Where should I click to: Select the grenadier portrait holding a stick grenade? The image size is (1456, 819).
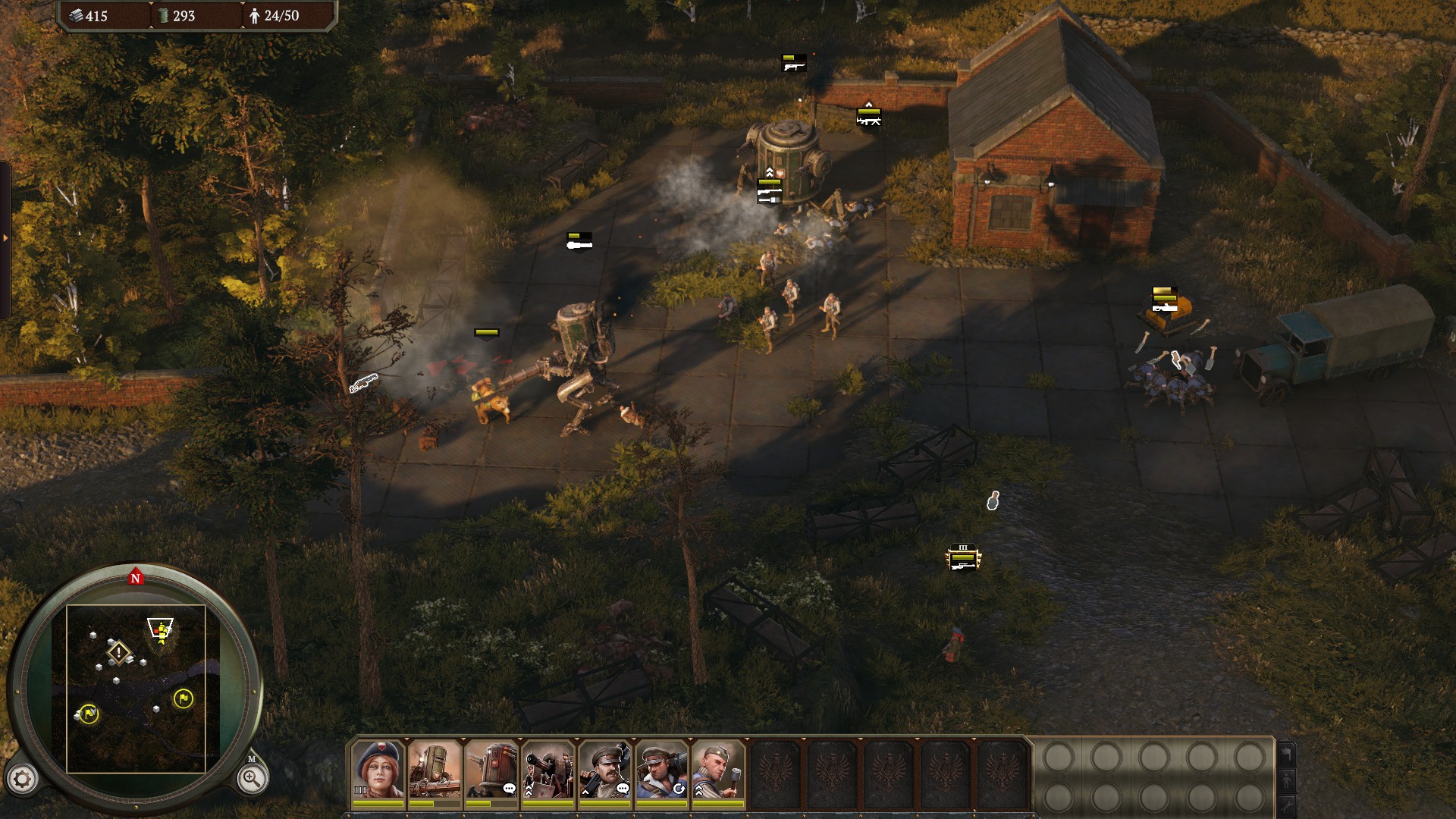pos(718,770)
